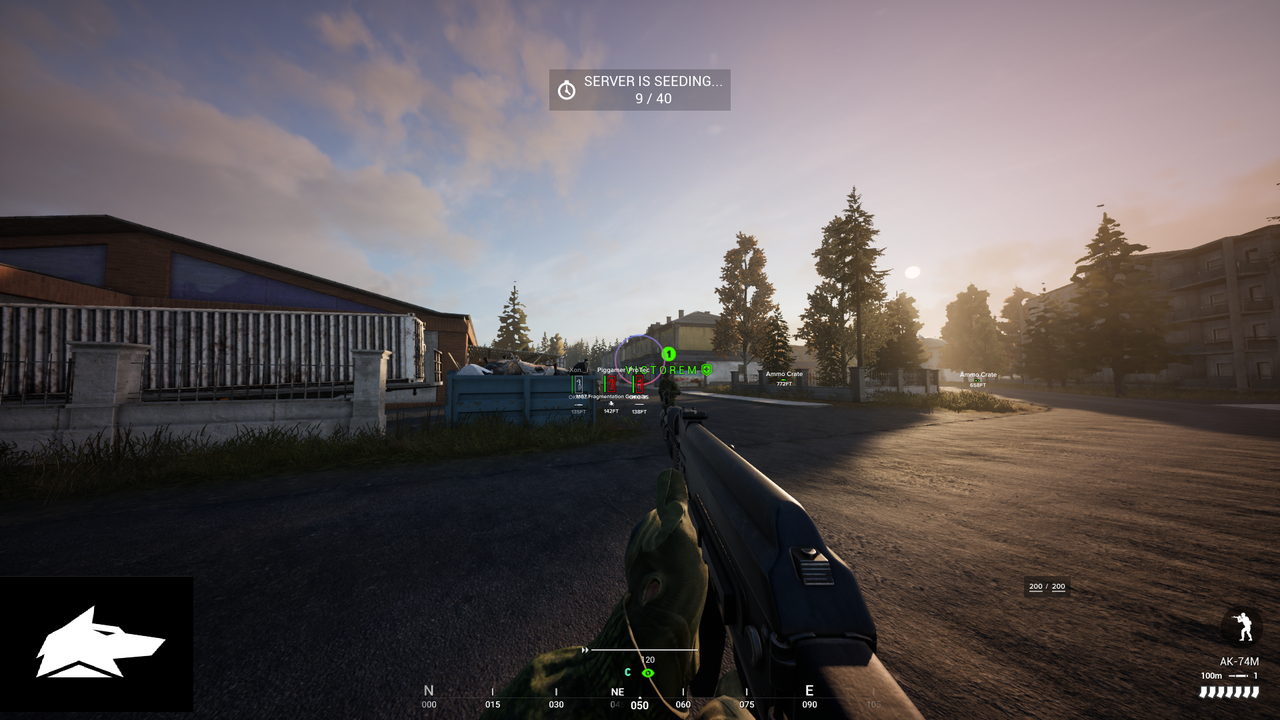Expand the double-chevron stamina indicator

pyautogui.click(x=585, y=650)
